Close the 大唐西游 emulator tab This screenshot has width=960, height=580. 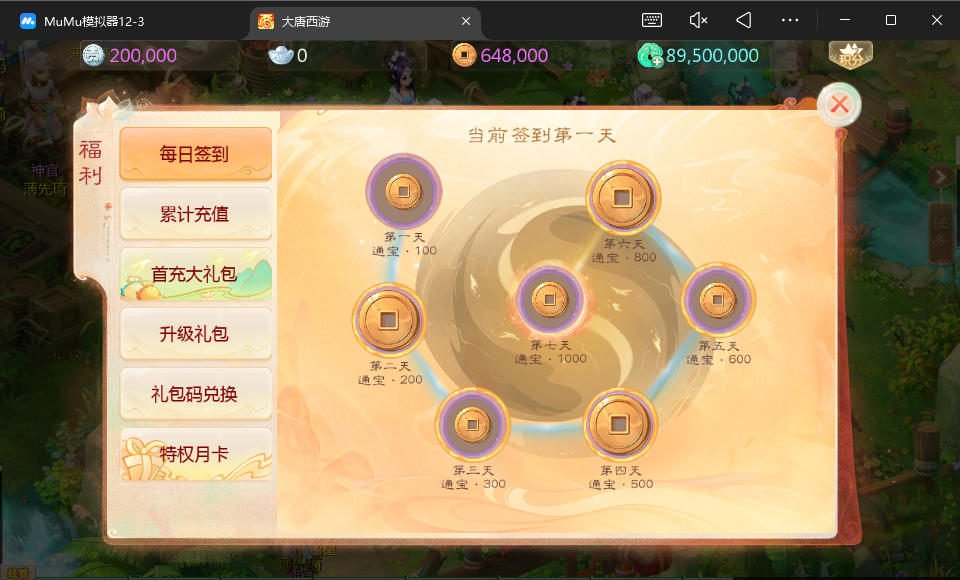tap(466, 21)
